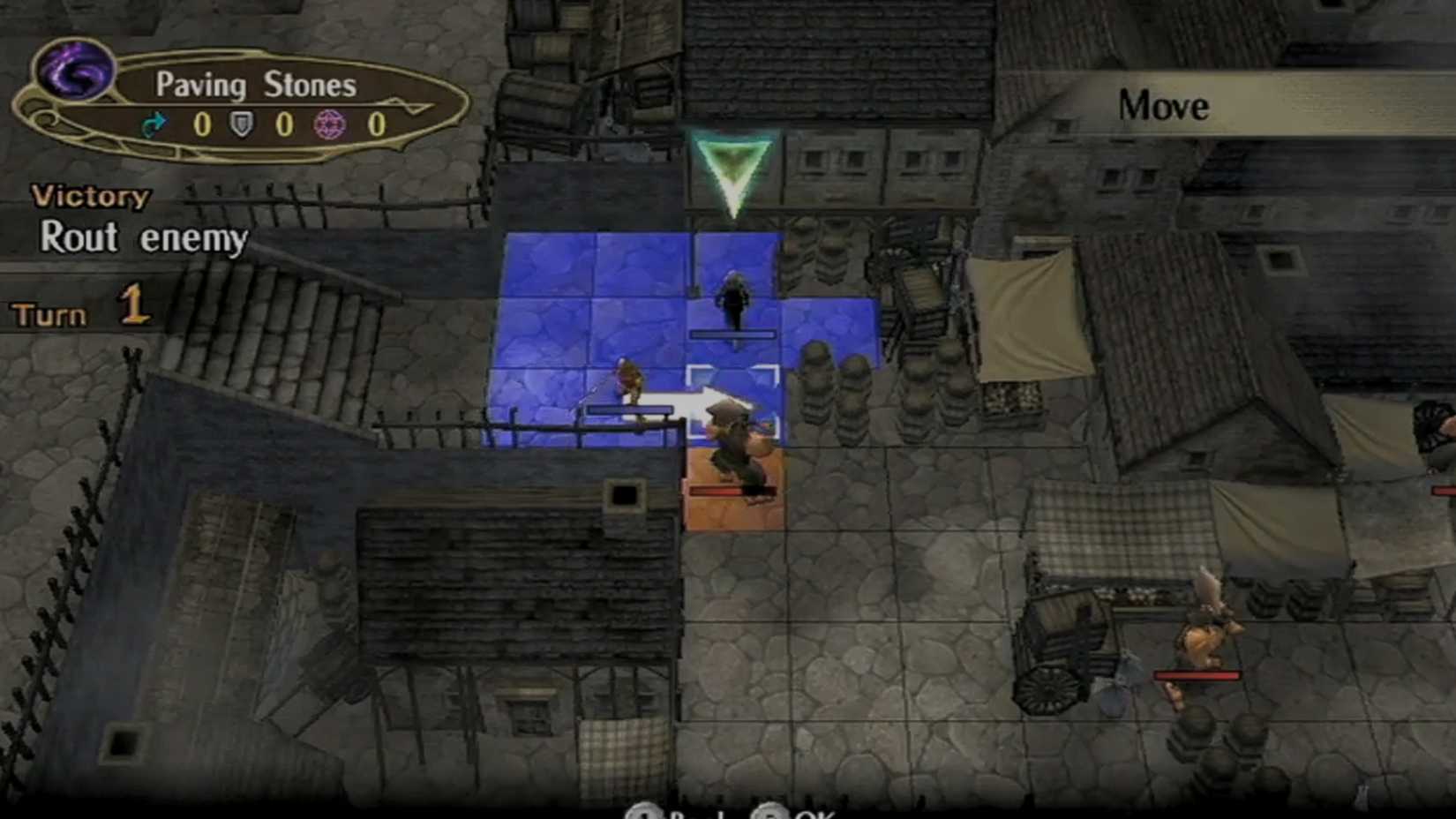Image resolution: width=1456 pixels, height=819 pixels.
Task: Click the Victory heading label
Action: [92, 196]
